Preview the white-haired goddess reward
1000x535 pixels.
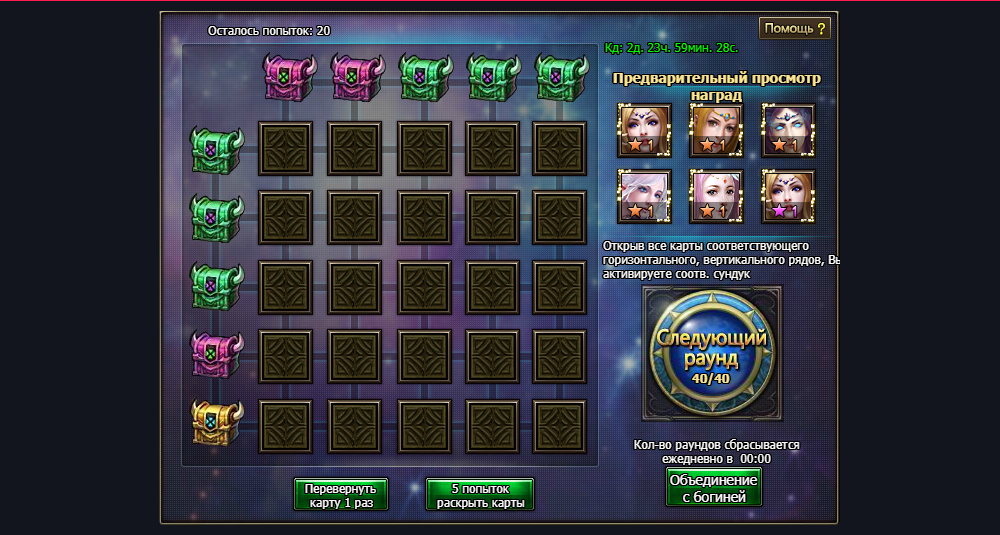pos(644,196)
